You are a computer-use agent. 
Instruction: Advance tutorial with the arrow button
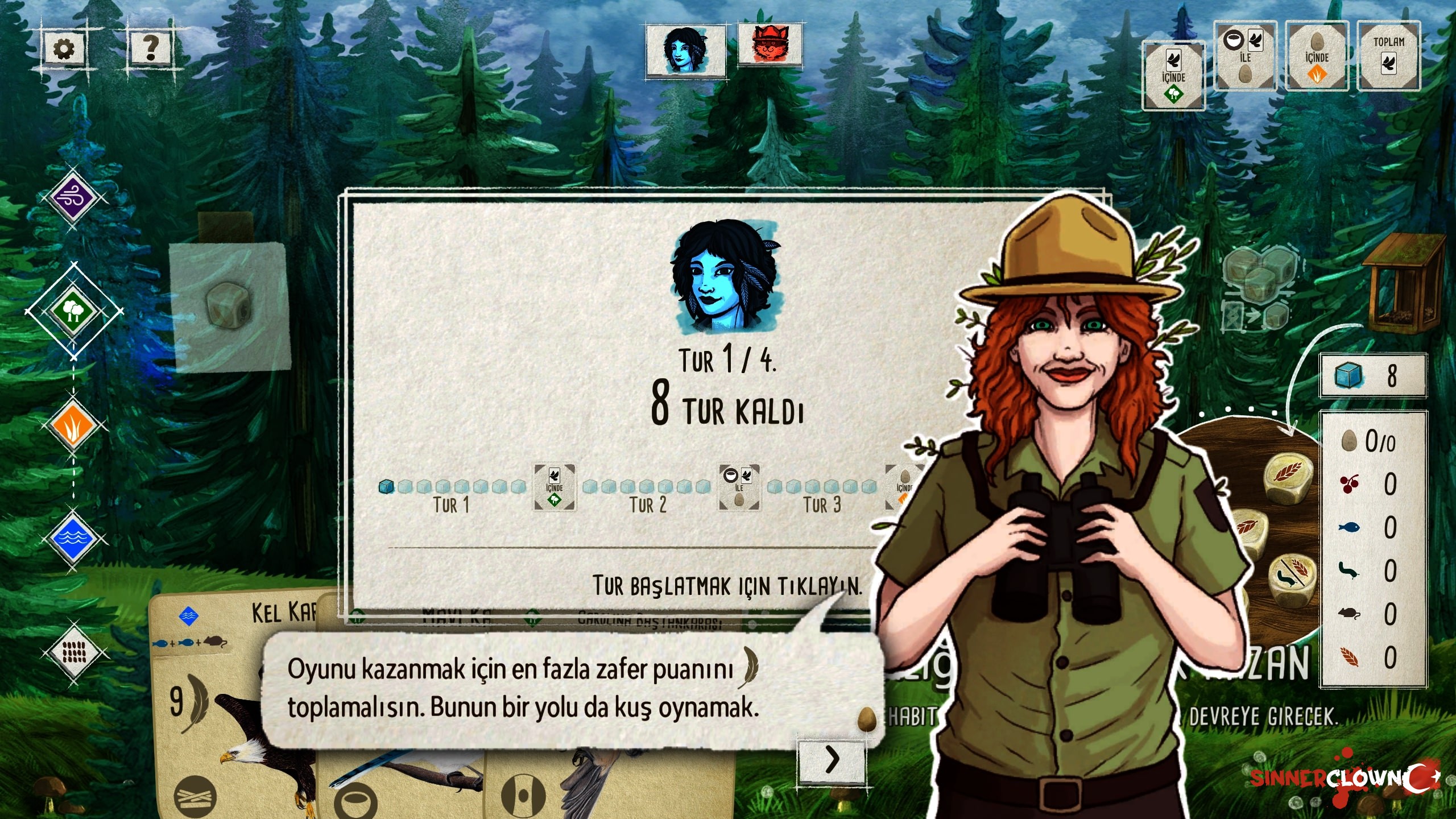coord(832,759)
